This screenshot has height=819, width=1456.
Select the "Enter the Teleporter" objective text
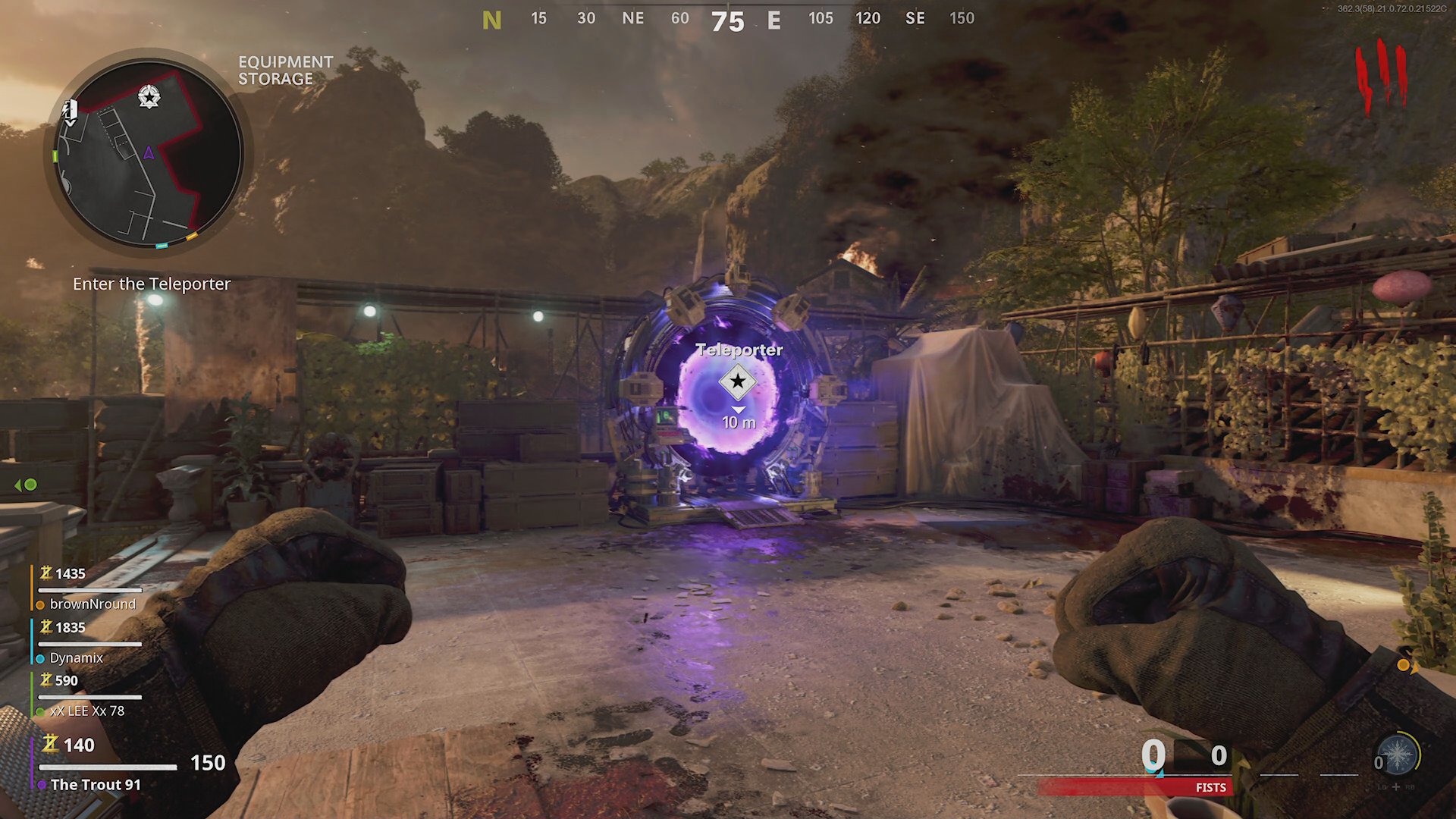point(152,284)
